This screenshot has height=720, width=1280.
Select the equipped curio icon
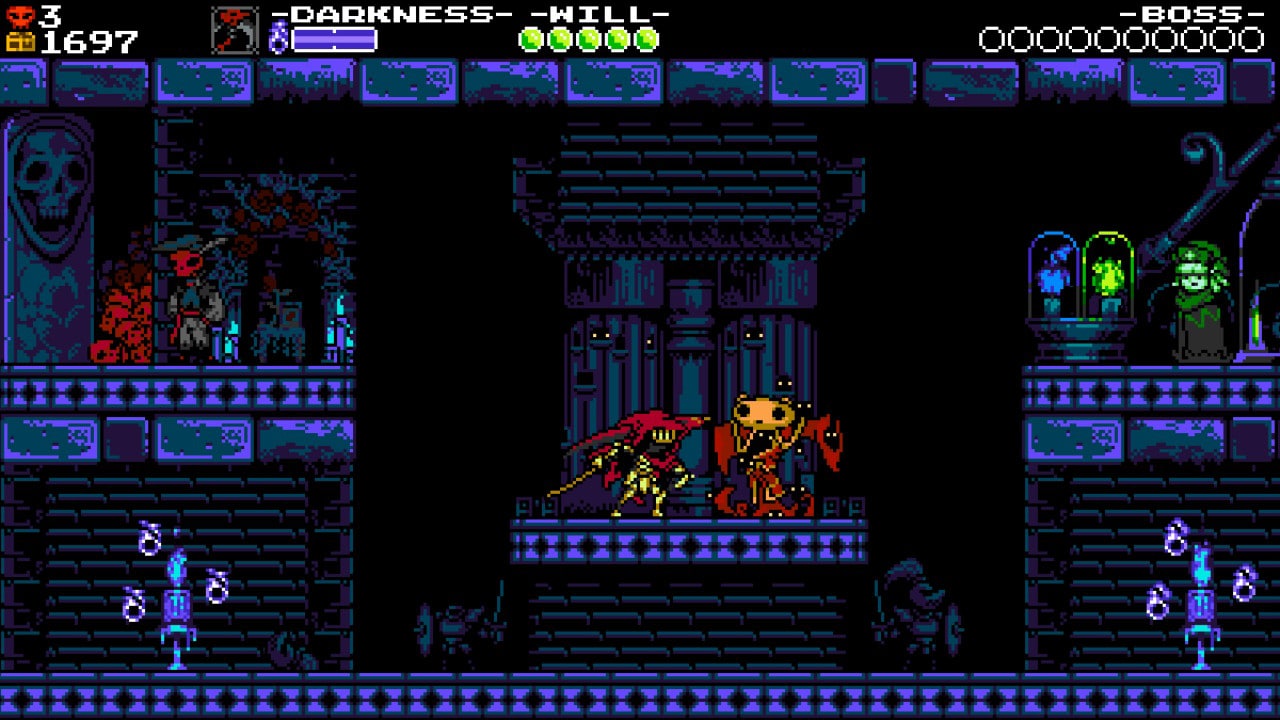click(234, 30)
